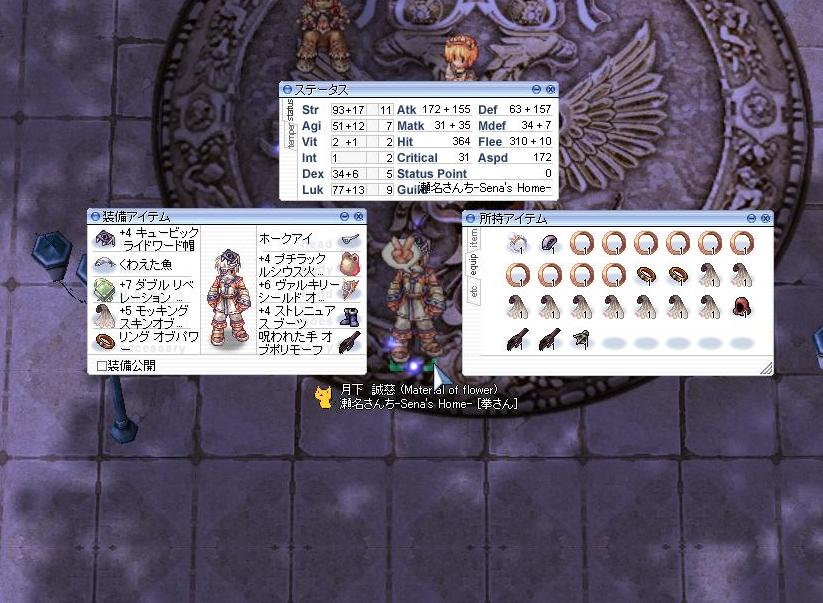Minimize the 所持アイテム inventory window

[752, 218]
